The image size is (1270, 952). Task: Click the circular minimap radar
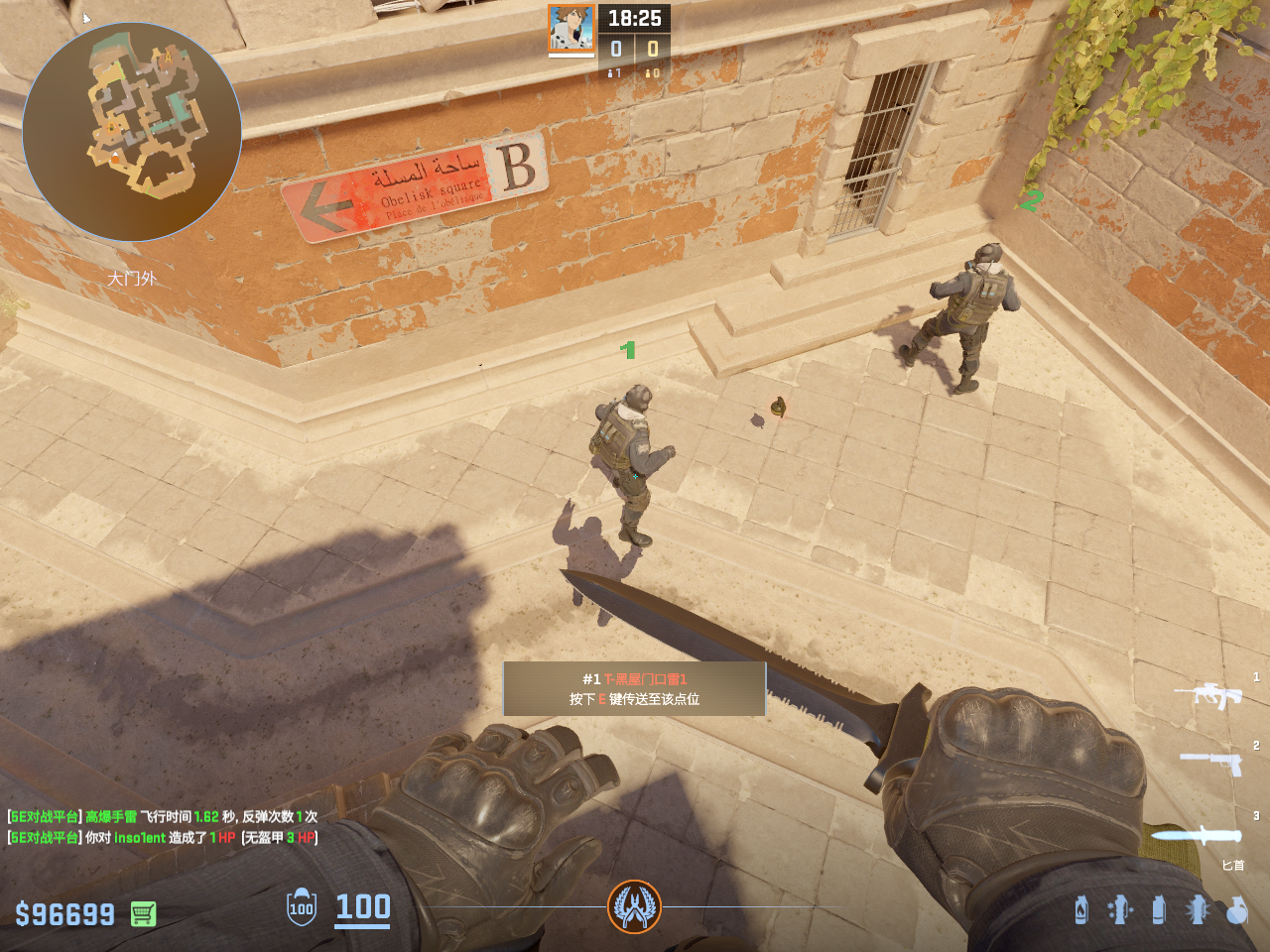132,132
